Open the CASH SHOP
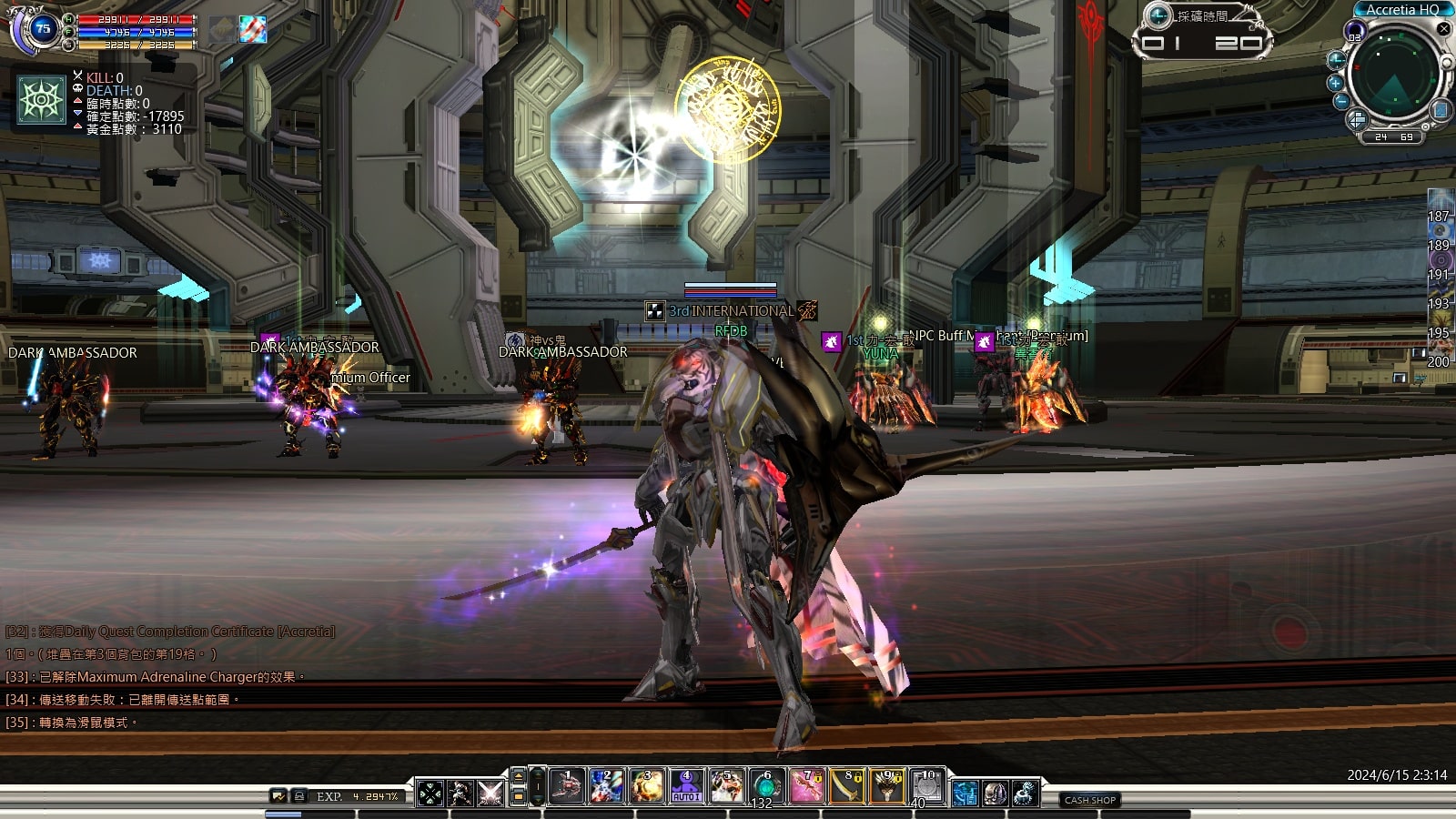Screen dimensions: 1456x819 [1089, 800]
